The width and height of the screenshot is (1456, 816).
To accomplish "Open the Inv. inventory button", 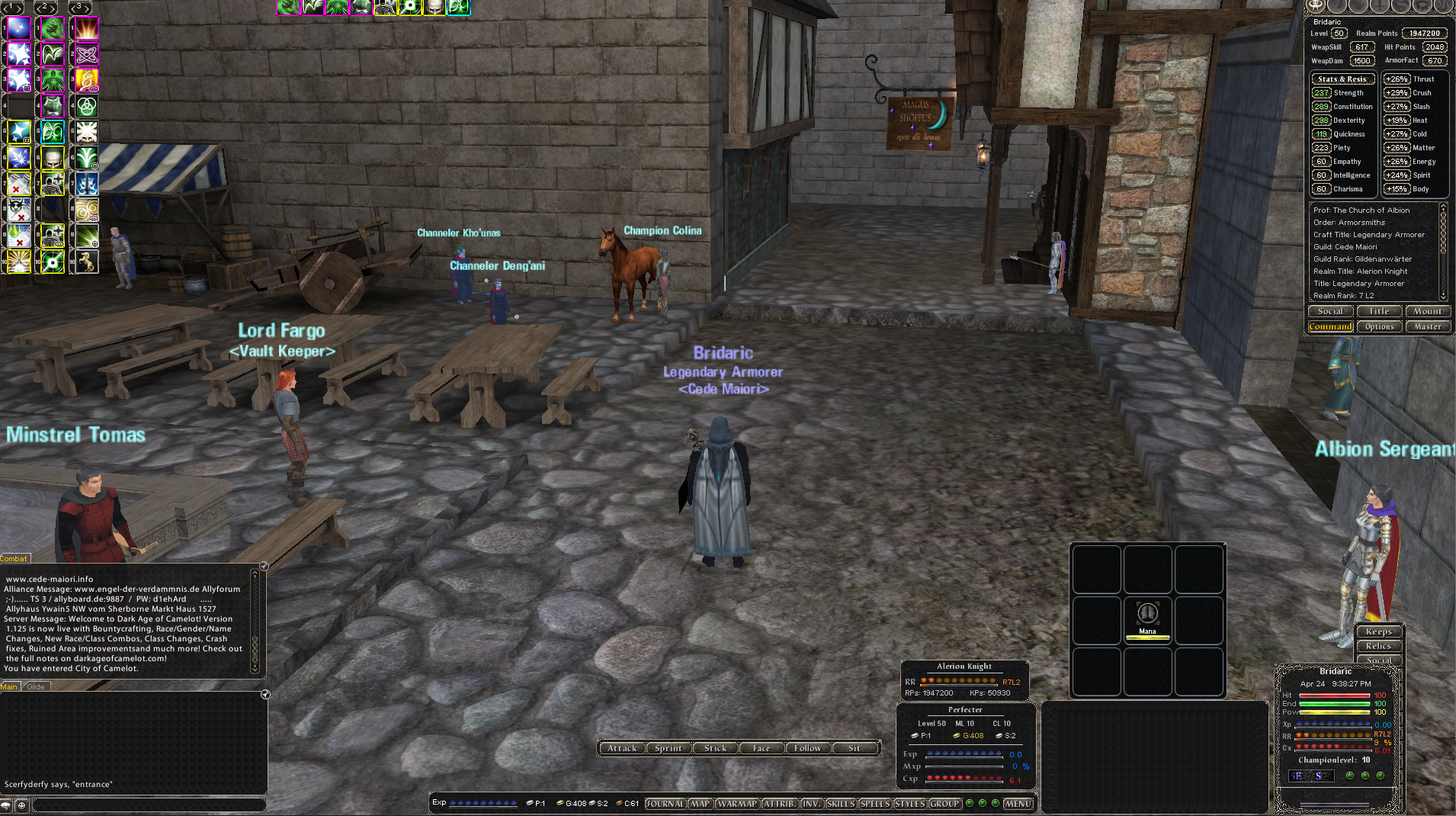I will [811, 803].
